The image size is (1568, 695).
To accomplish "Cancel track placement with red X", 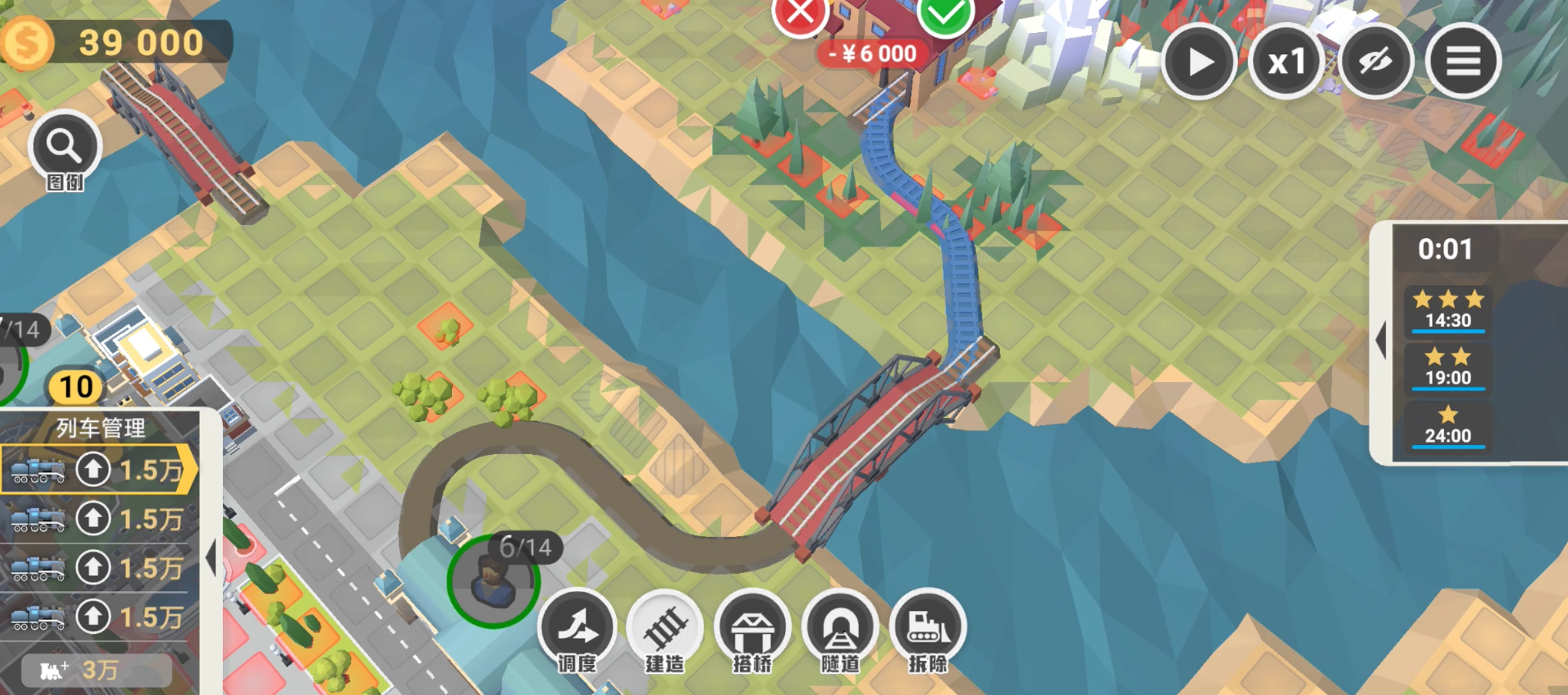I will (x=800, y=13).
